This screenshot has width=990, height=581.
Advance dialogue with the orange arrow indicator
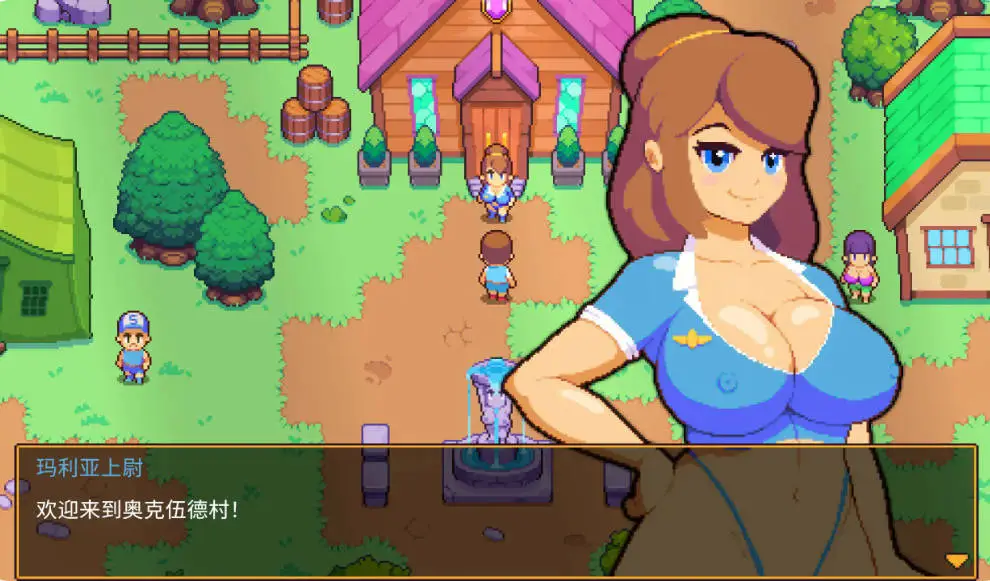coord(957,560)
